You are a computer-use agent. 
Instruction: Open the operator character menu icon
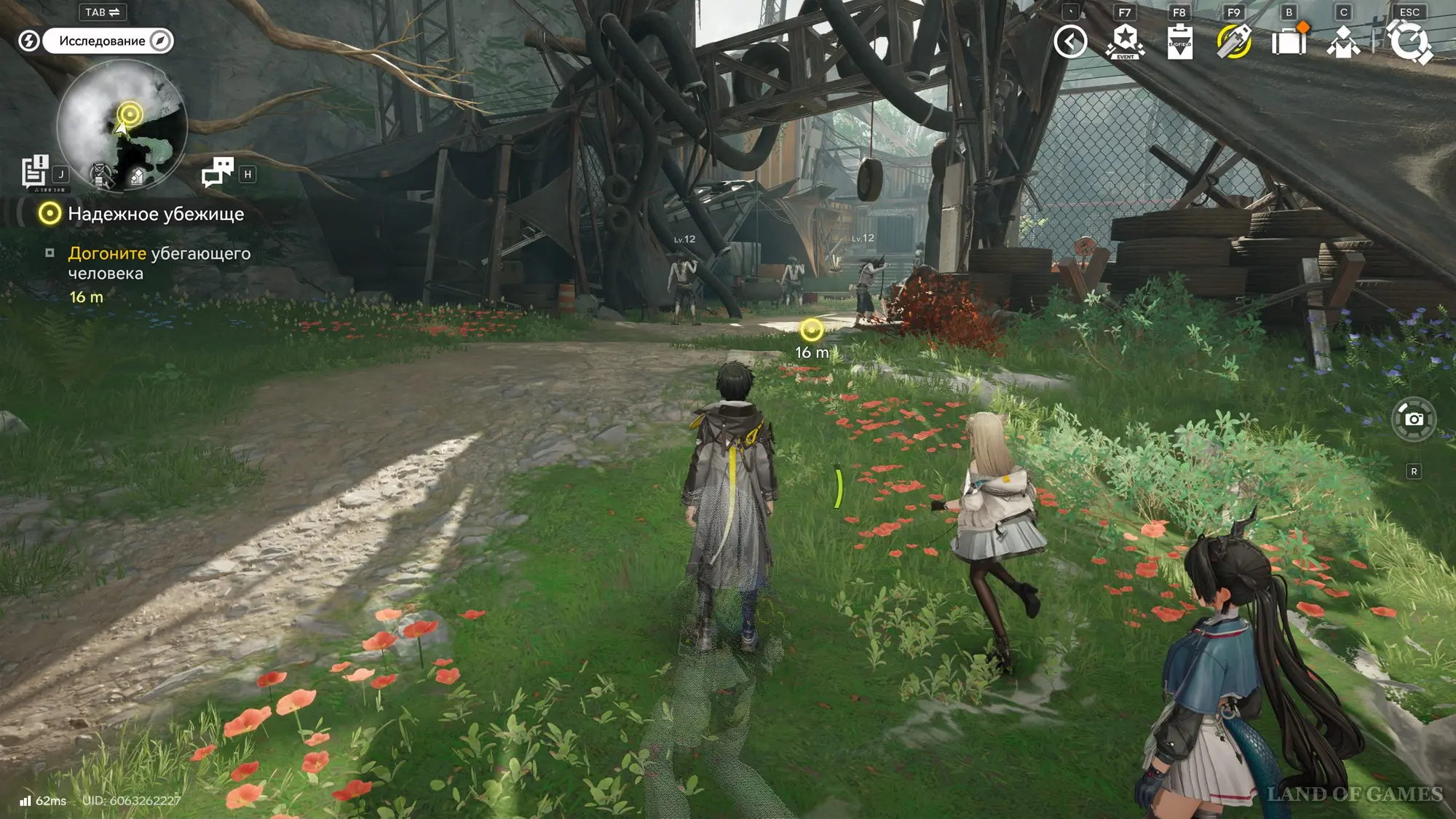pyautogui.click(x=1343, y=41)
